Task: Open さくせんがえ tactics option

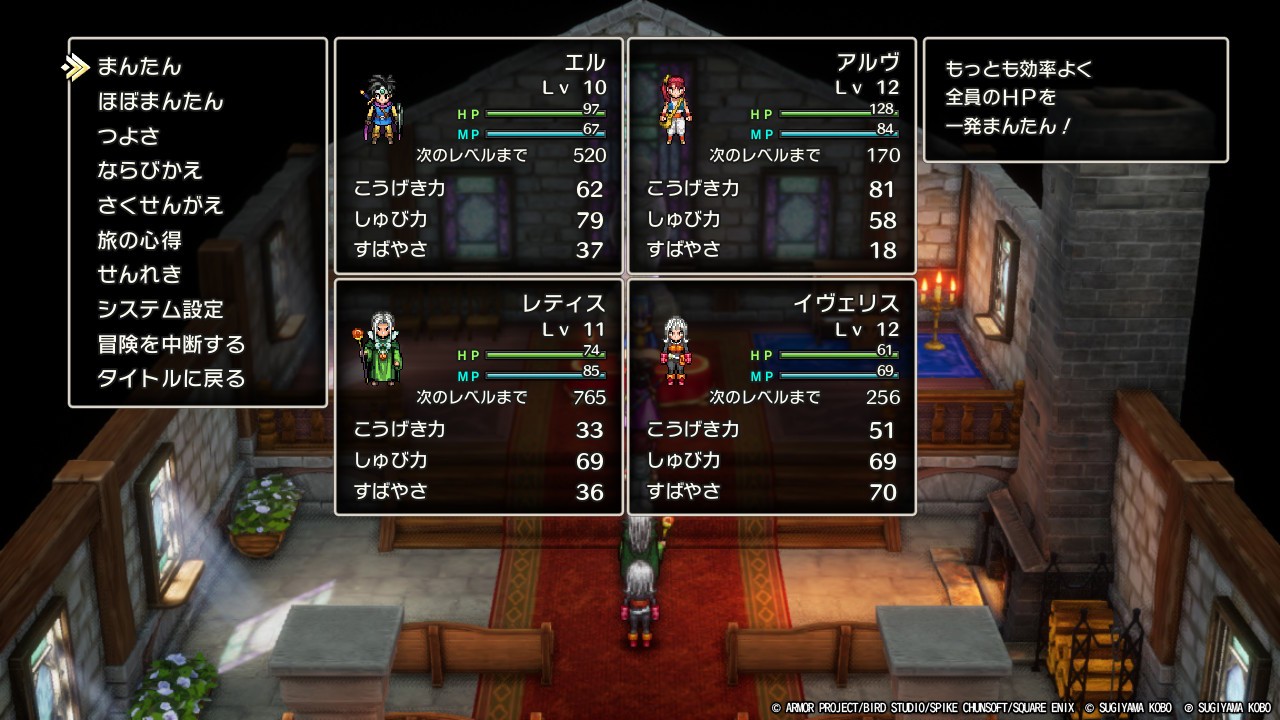Action: pyautogui.click(x=160, y=206)
